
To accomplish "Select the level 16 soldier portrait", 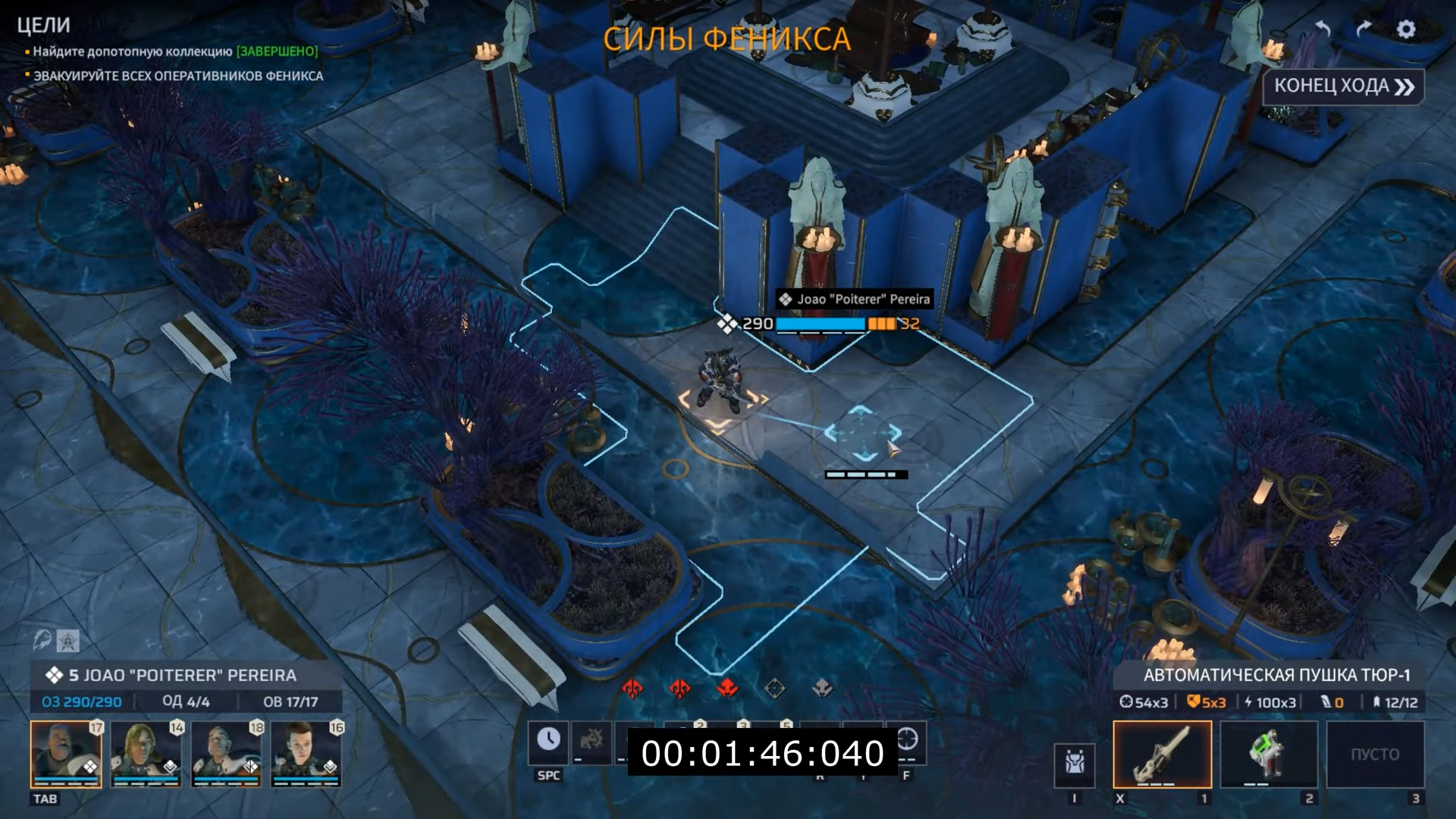I will tap(307, 754).
